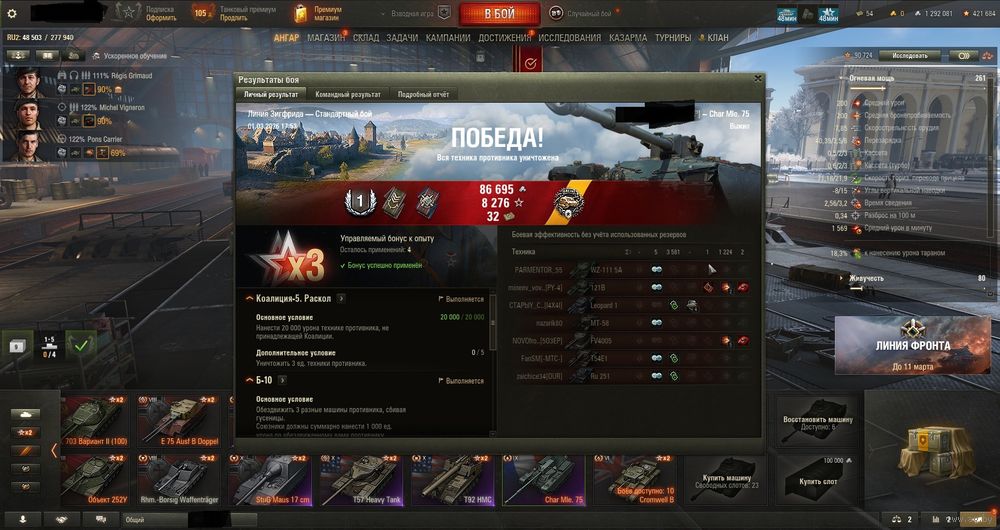Open the Премиум магазин
The image size is (1000, 530).
(320, 13)
